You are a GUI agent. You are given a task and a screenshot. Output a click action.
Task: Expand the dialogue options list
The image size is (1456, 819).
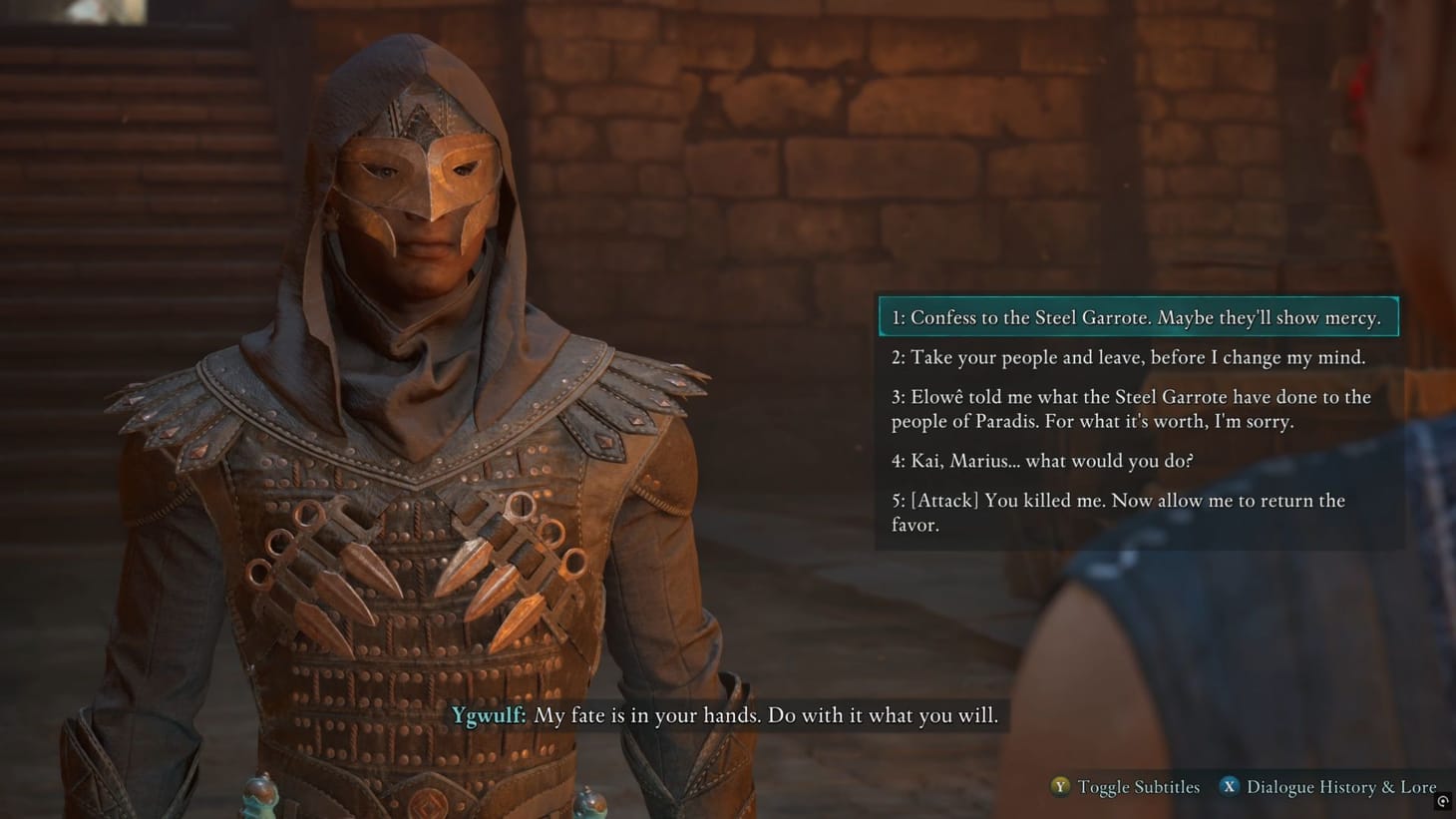(1137, 419)
